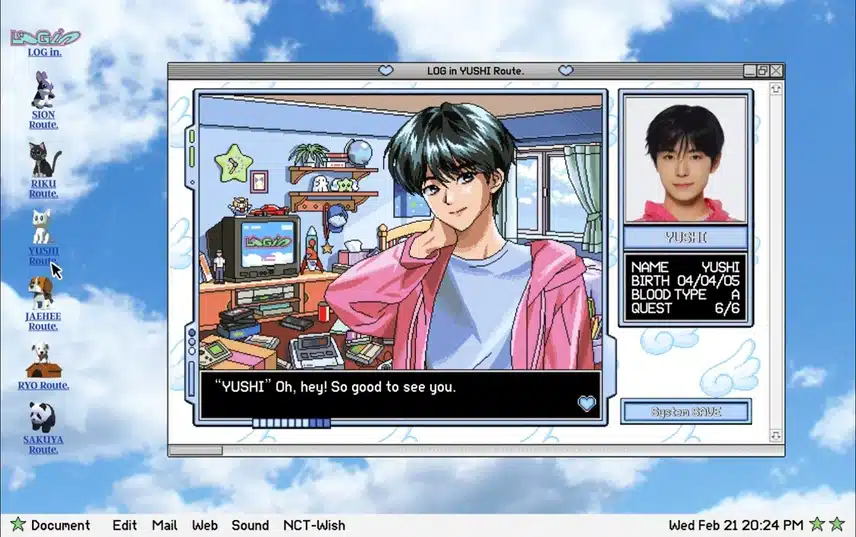Close the YUSHI Route window
This screenshot has width=856, height=537.
pos(776,71)
